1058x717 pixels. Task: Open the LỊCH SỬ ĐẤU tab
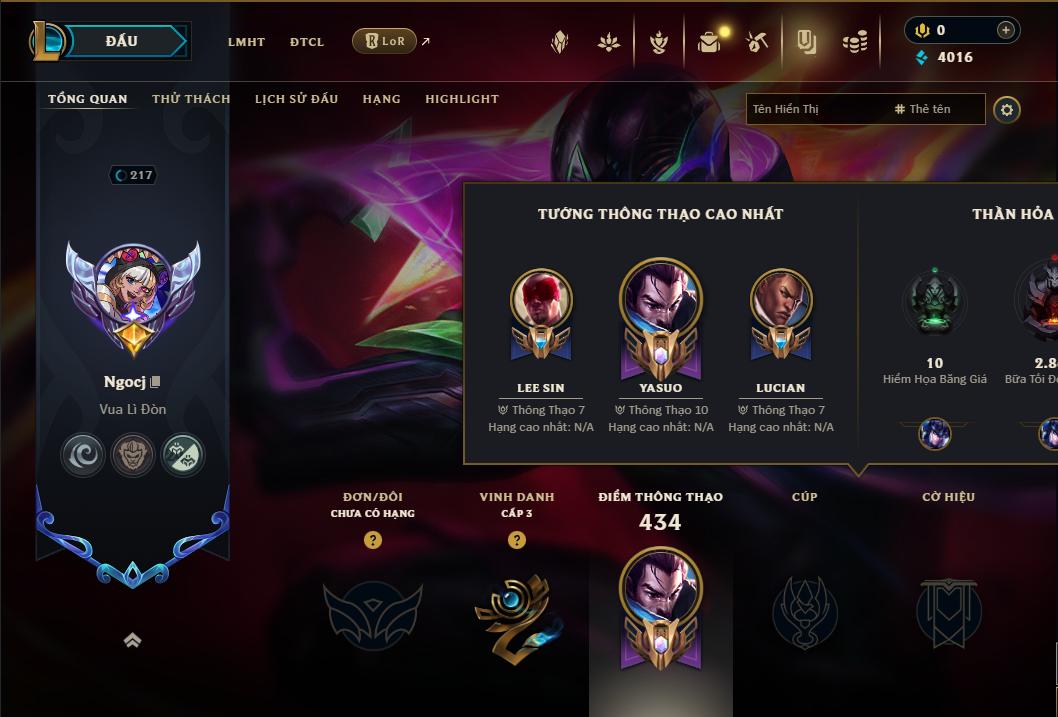296,99
